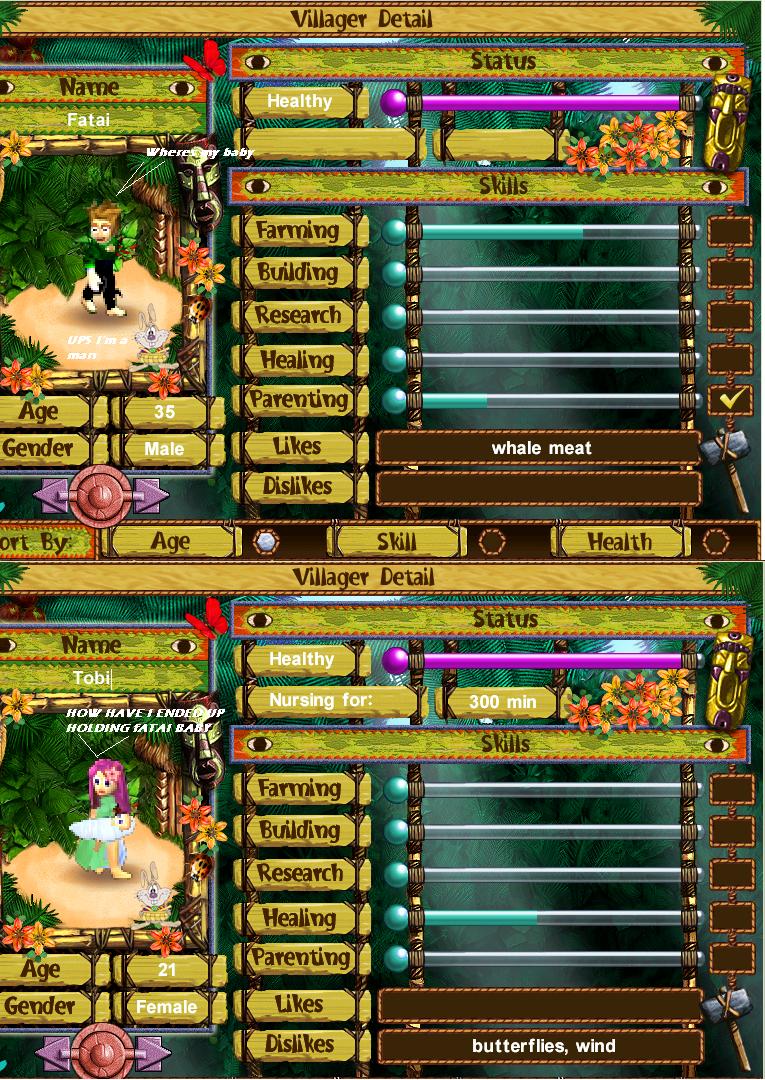Check Tobi's Healing skill checkbox
765x1080 pixels.
[732, 916]
